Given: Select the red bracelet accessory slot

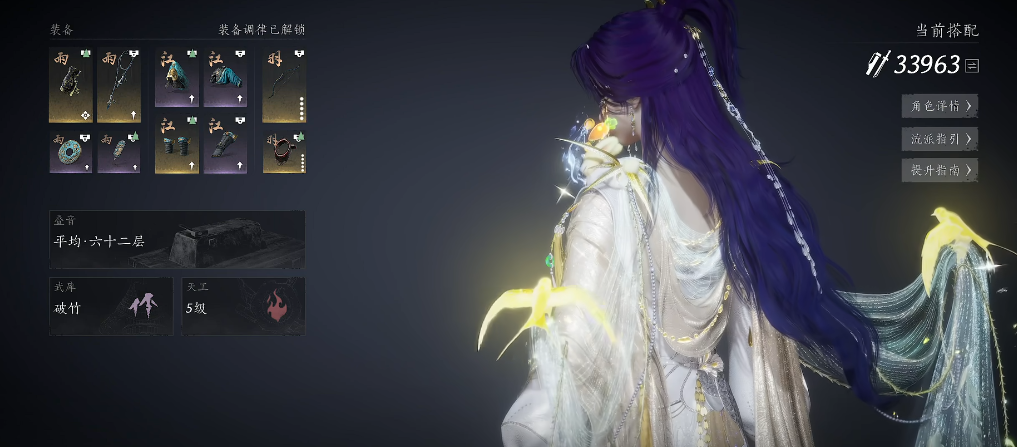Looking at the screenshot, I should click(x=284, y=151).
